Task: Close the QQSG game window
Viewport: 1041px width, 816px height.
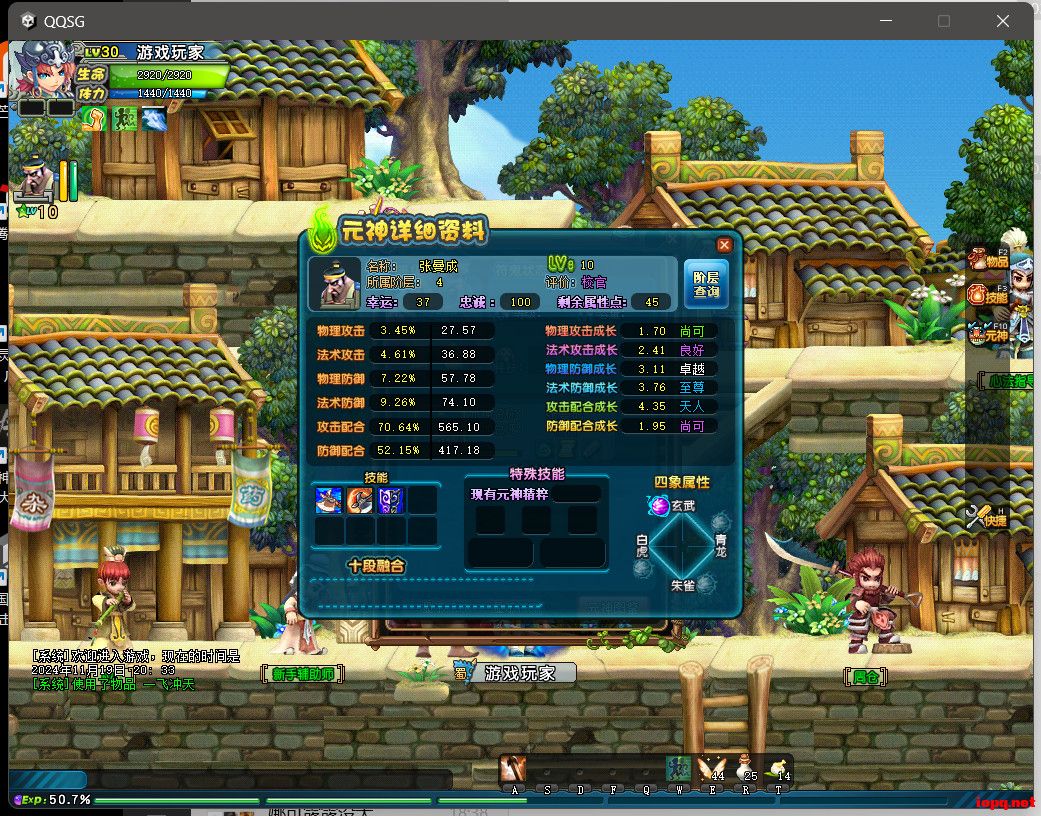Action: click(x=1003, y=21)
